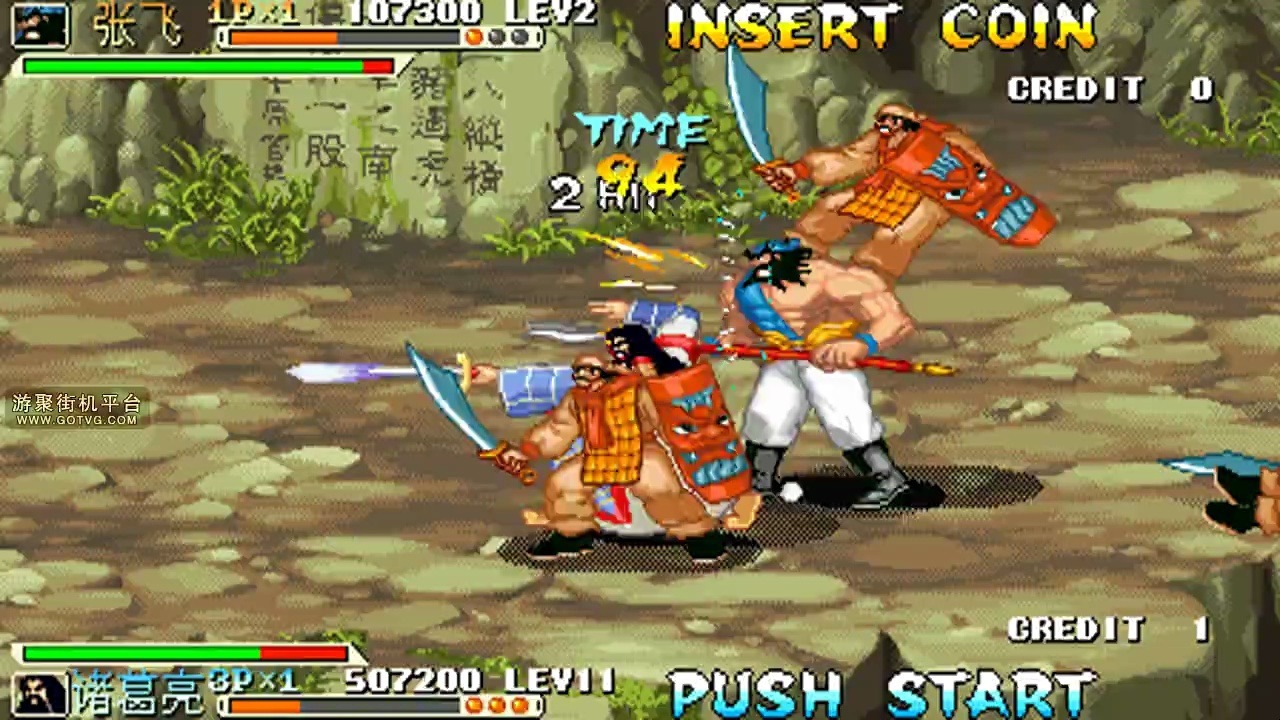The height and width of the screenshot is (720, 1280).
Task: Click Zhang Fei's green health bar
Action: click(190, 64)
